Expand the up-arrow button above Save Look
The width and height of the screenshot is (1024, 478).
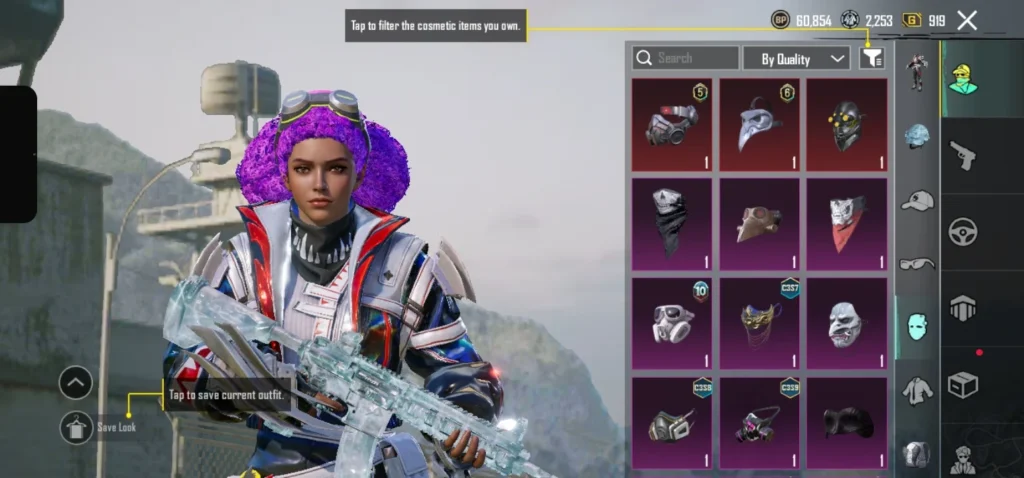76,382
